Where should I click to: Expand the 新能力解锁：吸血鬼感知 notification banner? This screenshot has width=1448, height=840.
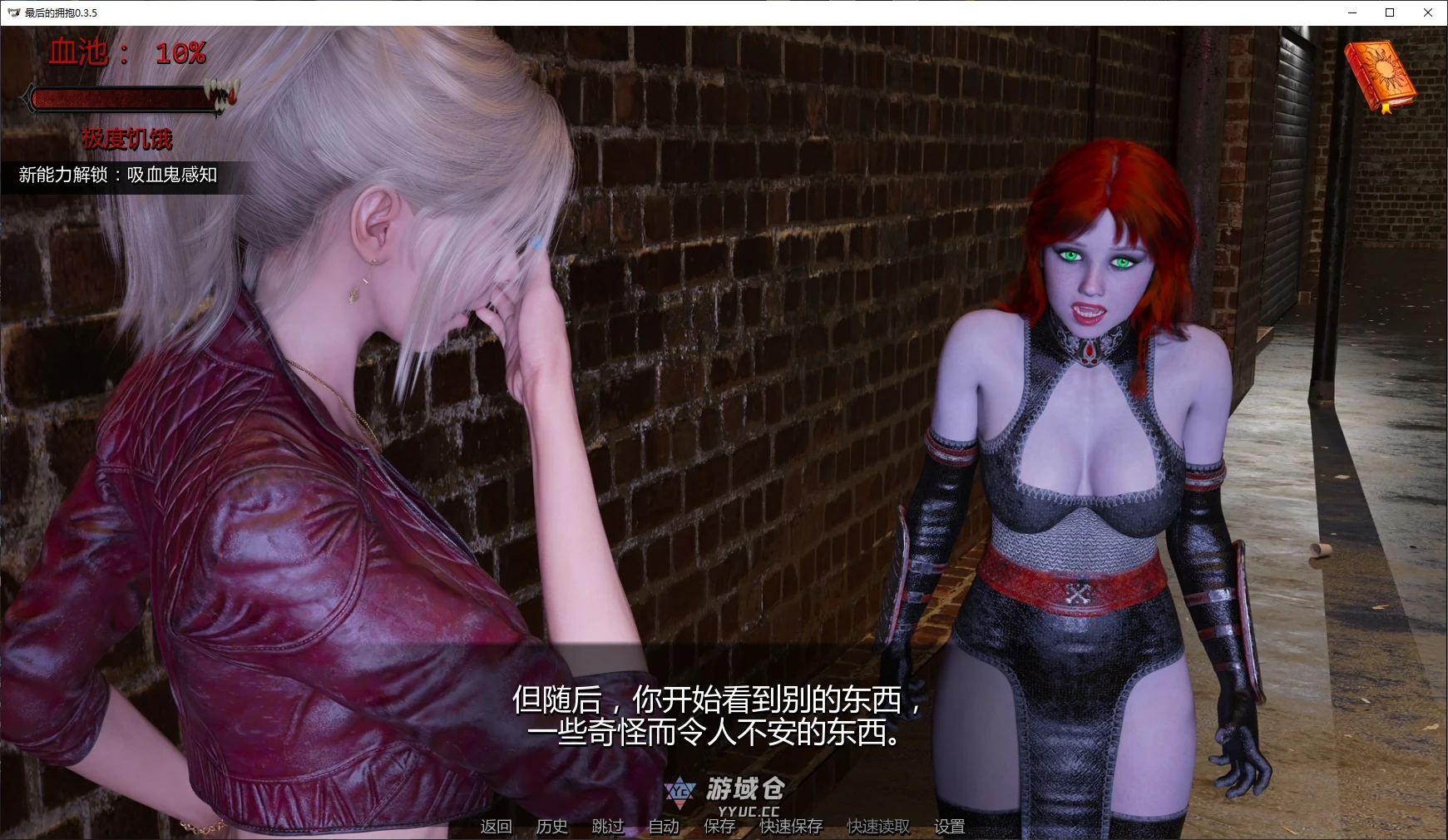click(116, 175)
